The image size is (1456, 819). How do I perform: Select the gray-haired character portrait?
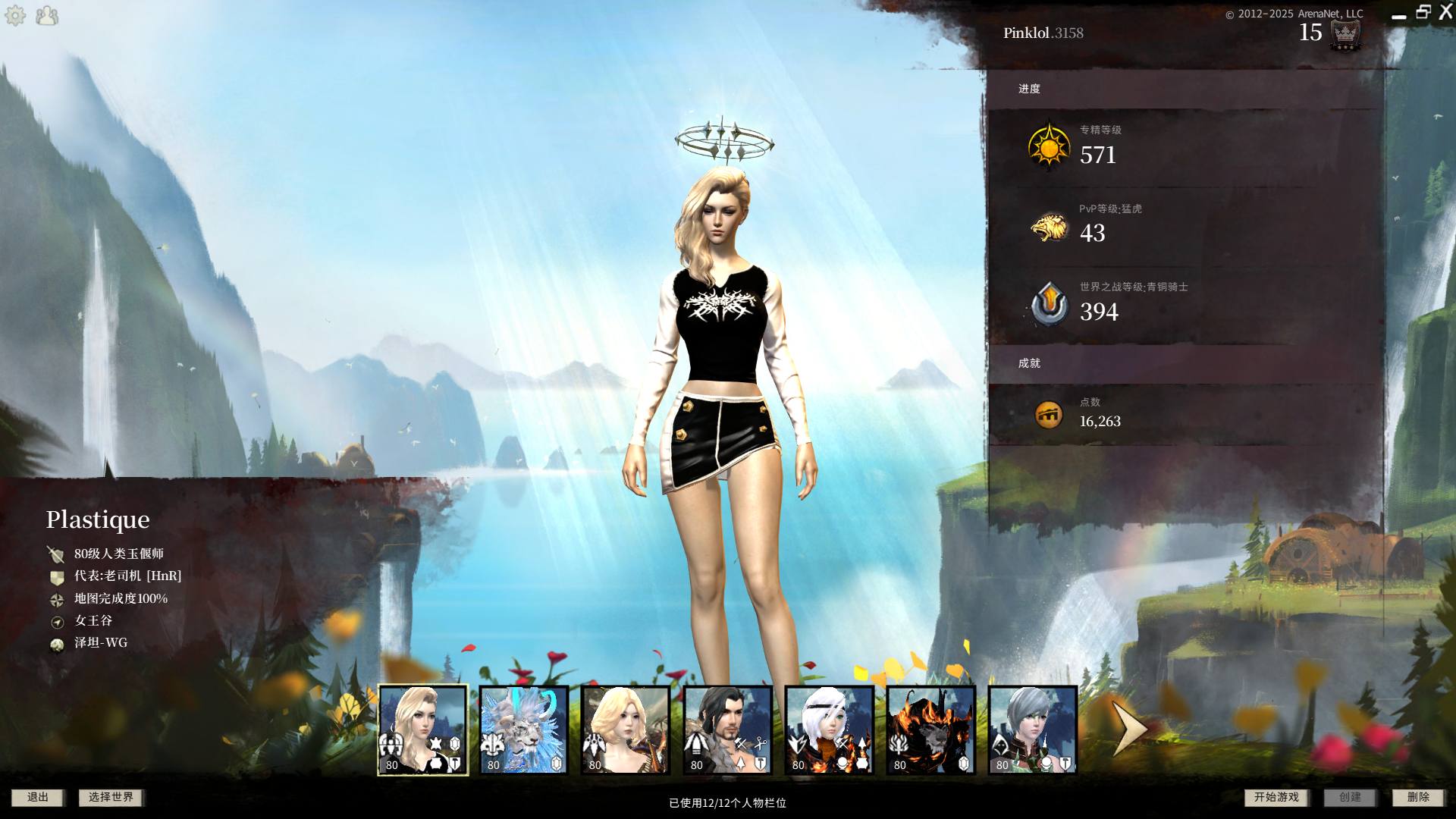point(1032,730)
